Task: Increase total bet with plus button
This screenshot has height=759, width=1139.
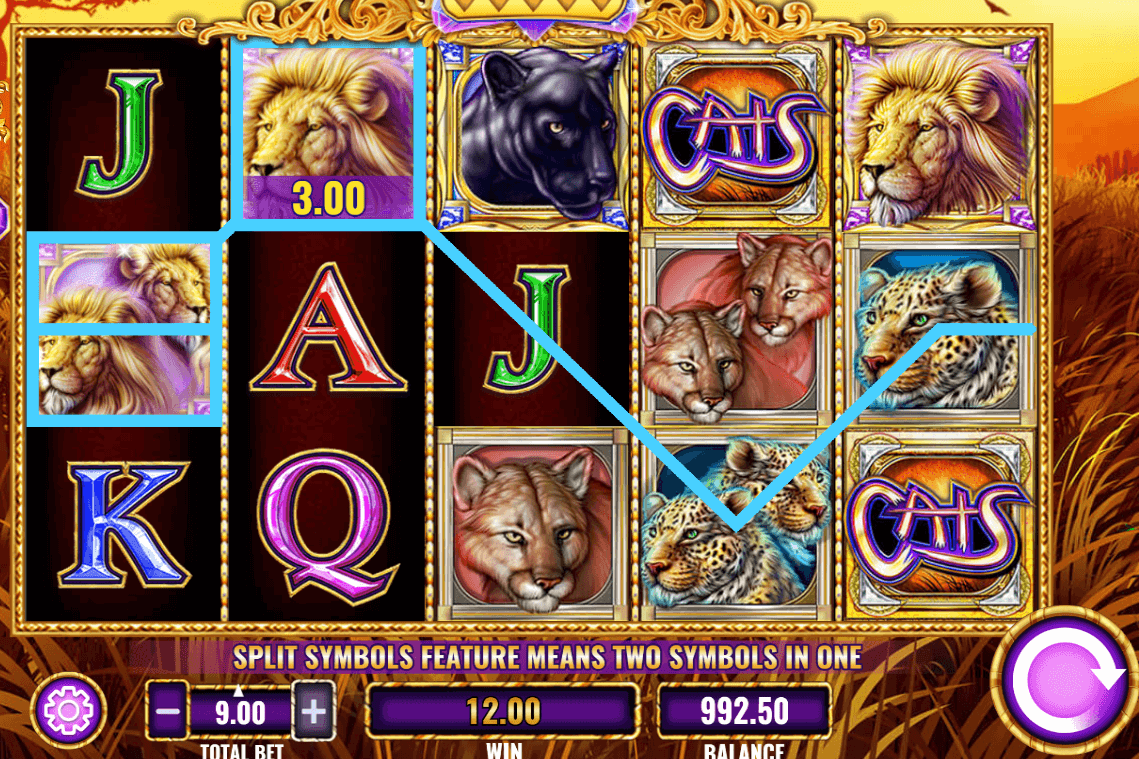Action: pos(314,713)
